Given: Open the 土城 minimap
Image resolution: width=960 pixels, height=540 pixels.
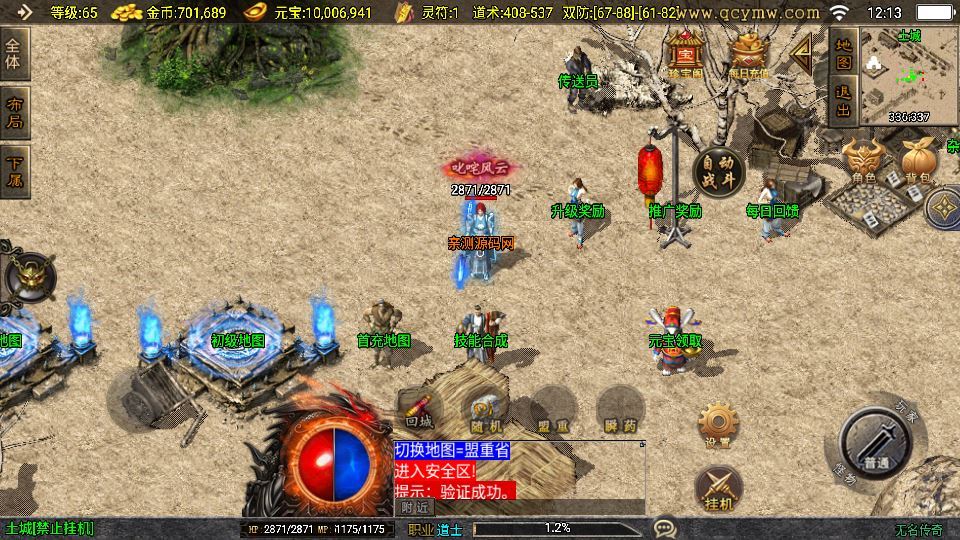Looking at the screenshot, I should click(908, 76).
